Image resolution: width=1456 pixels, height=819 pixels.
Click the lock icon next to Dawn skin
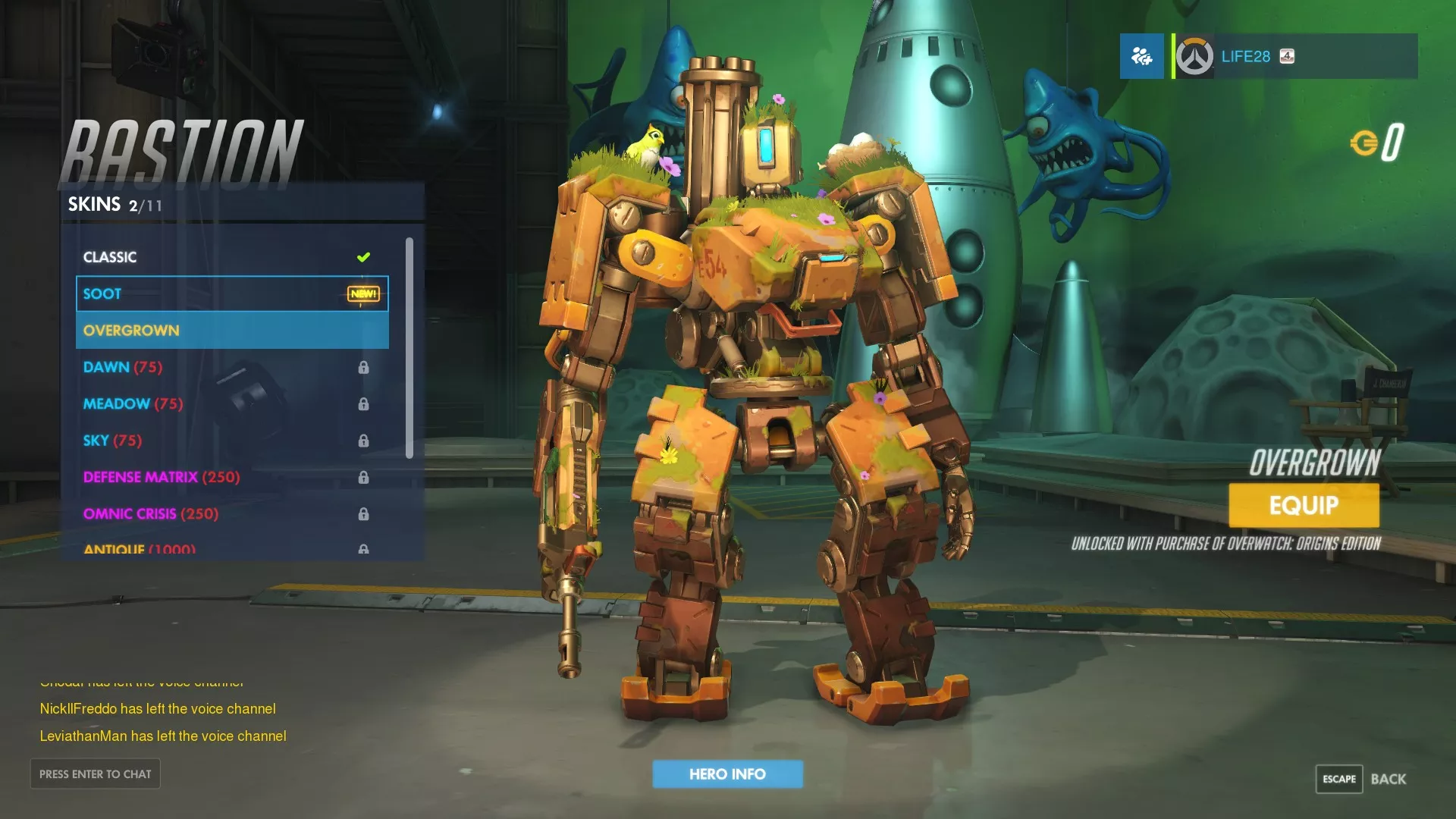(364, 367)
